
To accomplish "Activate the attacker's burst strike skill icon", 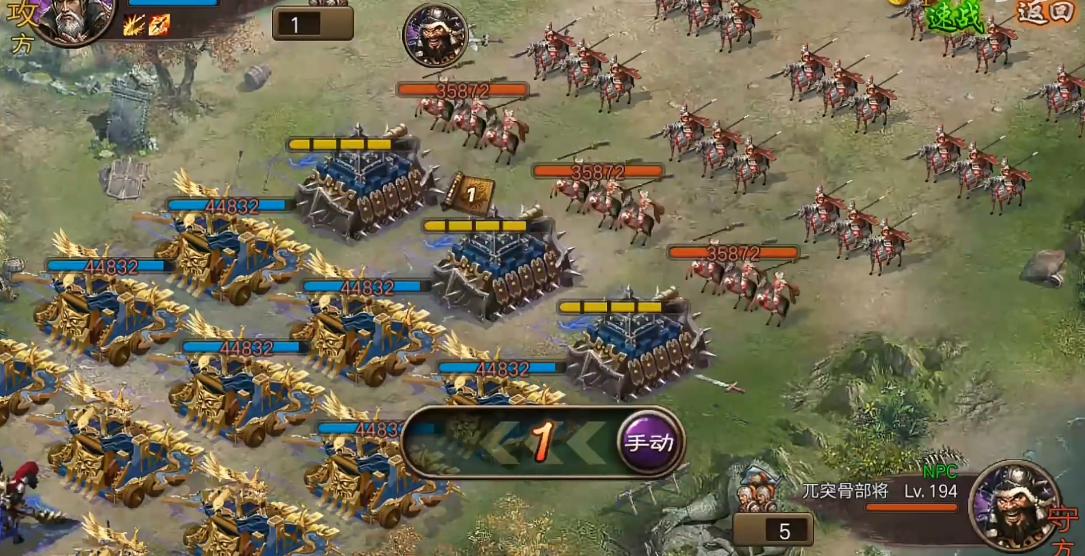I will point(134,25).
